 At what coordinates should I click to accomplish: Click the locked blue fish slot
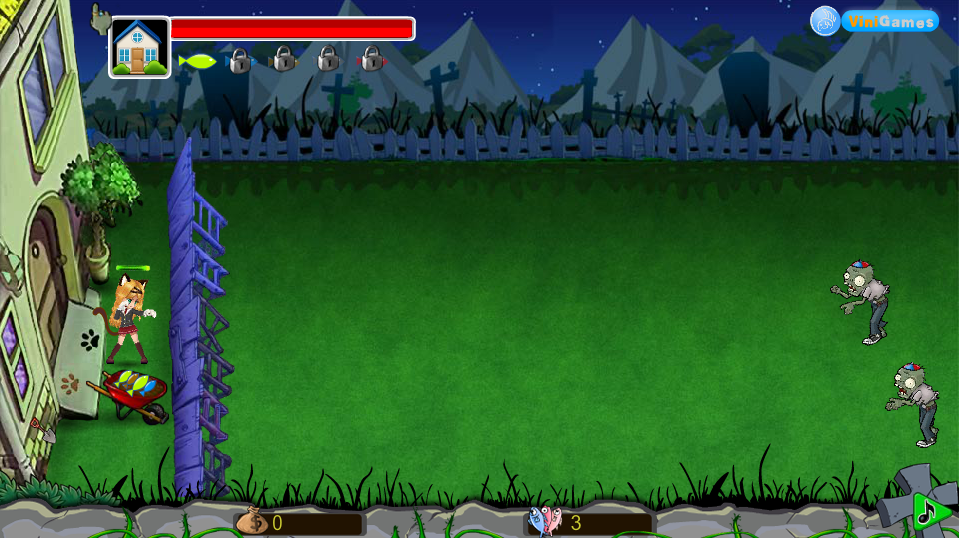point(240,60)
